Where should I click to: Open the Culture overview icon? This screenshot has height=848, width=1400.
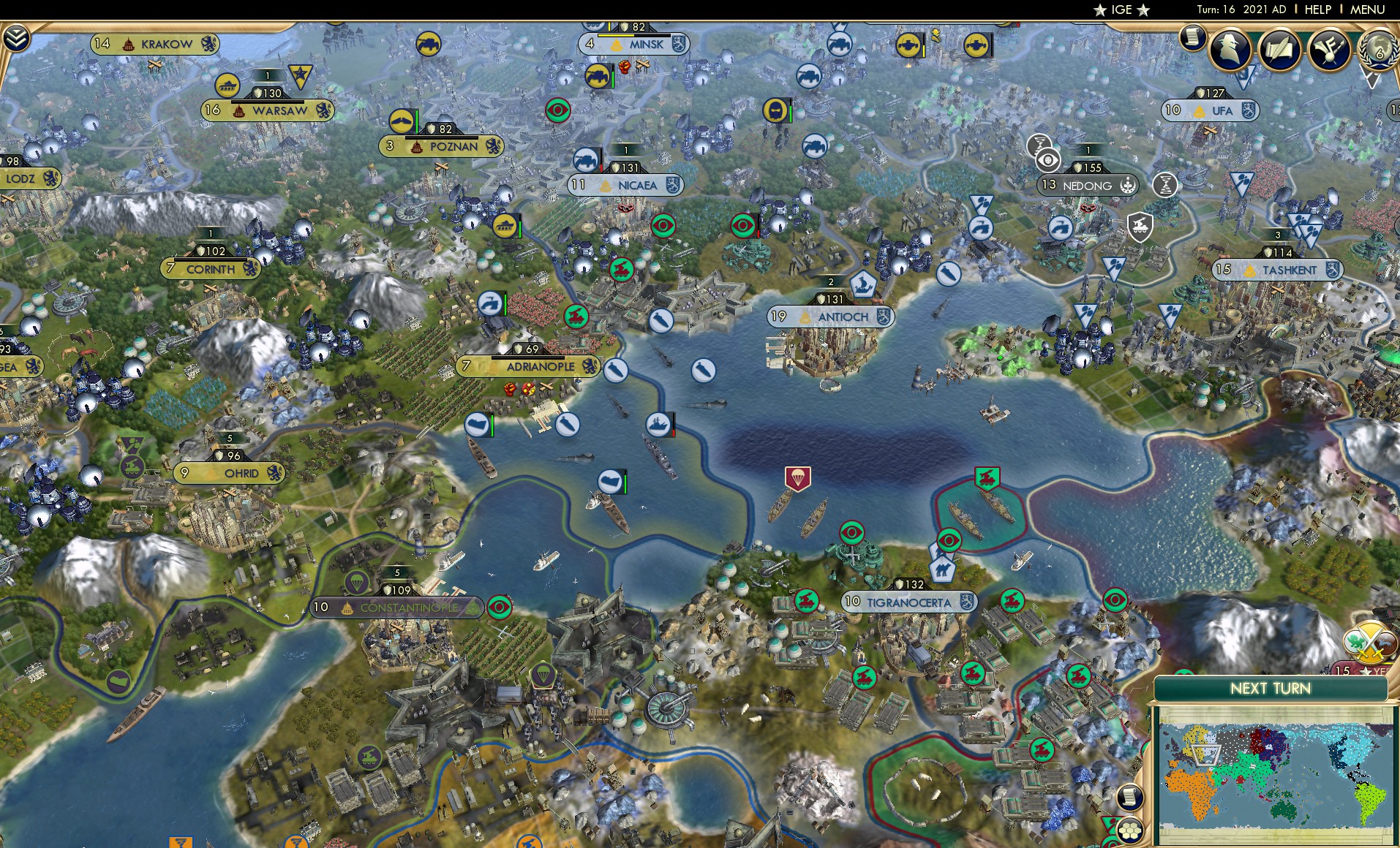point(1330,48)
